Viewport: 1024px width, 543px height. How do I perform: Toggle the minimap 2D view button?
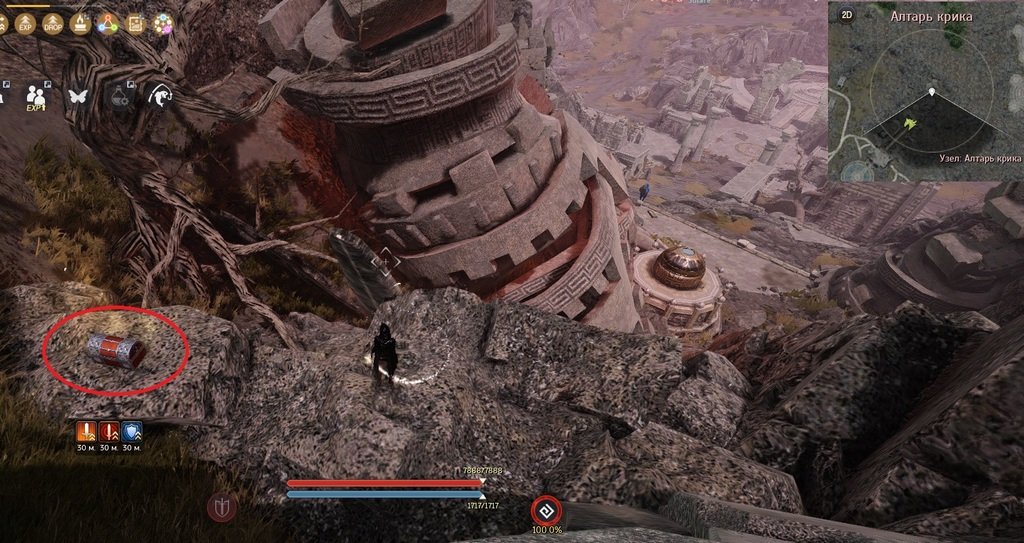point(846,16)
